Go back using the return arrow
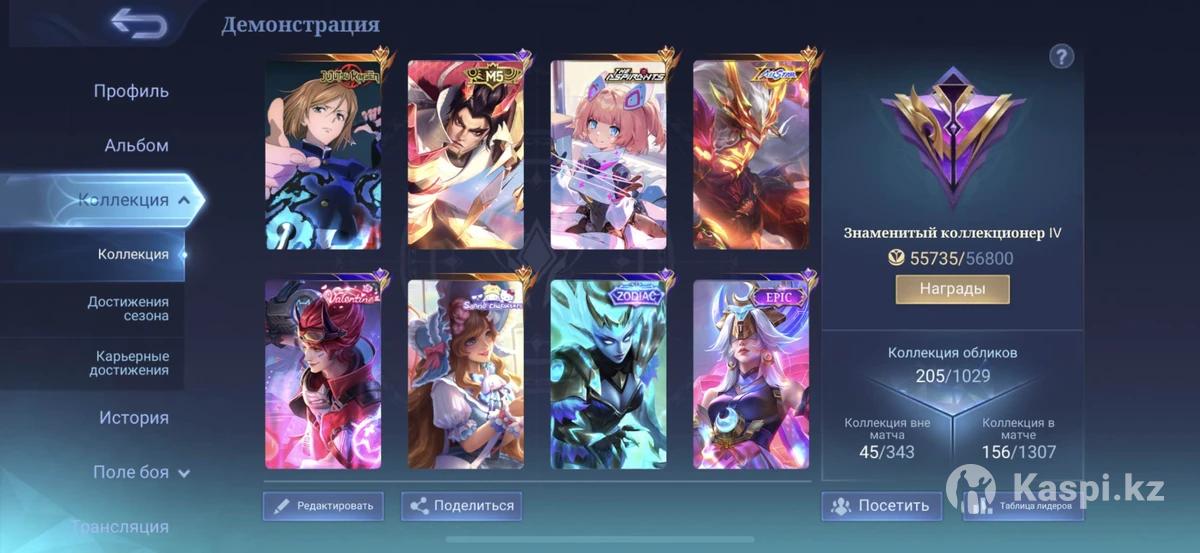This screenshot has width=1200, height=553. coord(138,23)
